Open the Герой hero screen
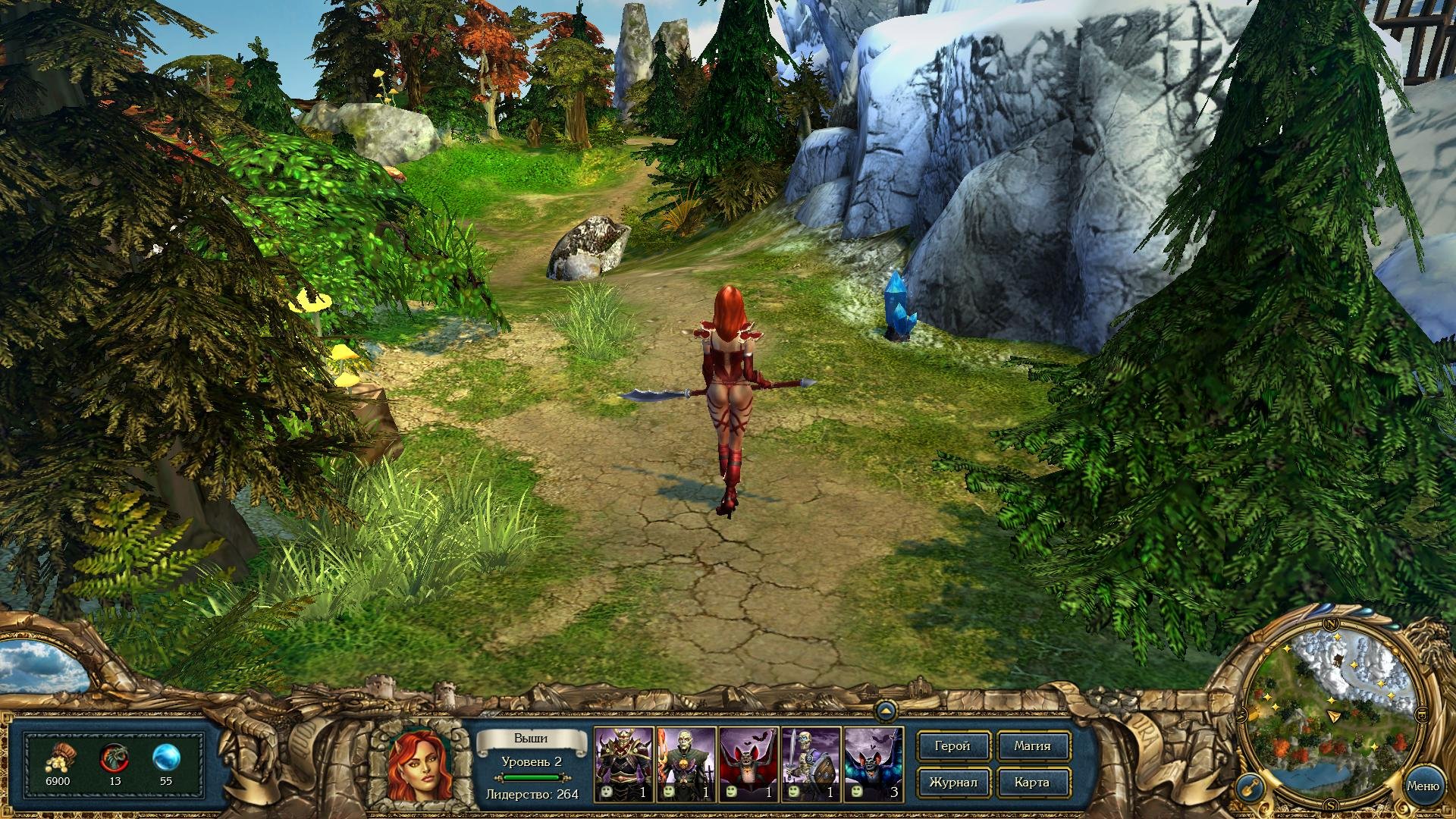This screenshot has height=819, width=1456. click(952, 746)
